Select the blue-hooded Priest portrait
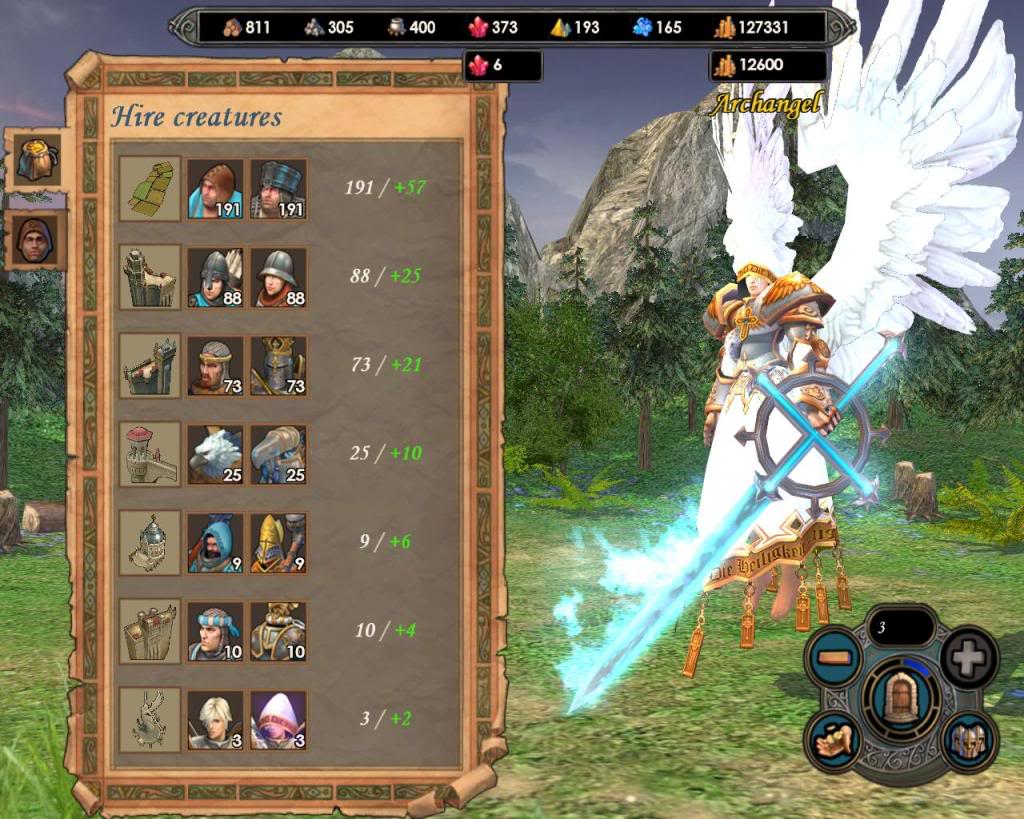The height and width of the screenshot is (819, 1024). 215,542
